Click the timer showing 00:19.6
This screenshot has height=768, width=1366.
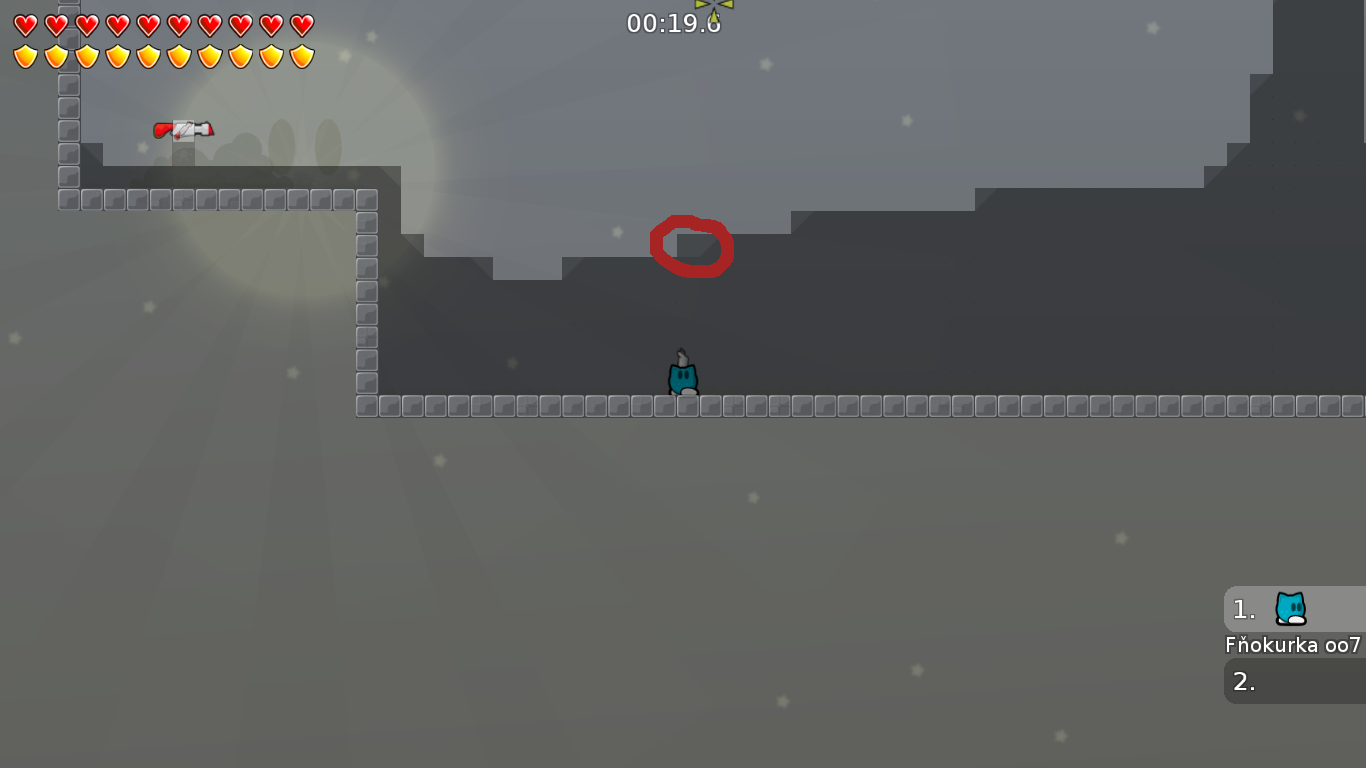pyautogui.click(x=676, y=22)
